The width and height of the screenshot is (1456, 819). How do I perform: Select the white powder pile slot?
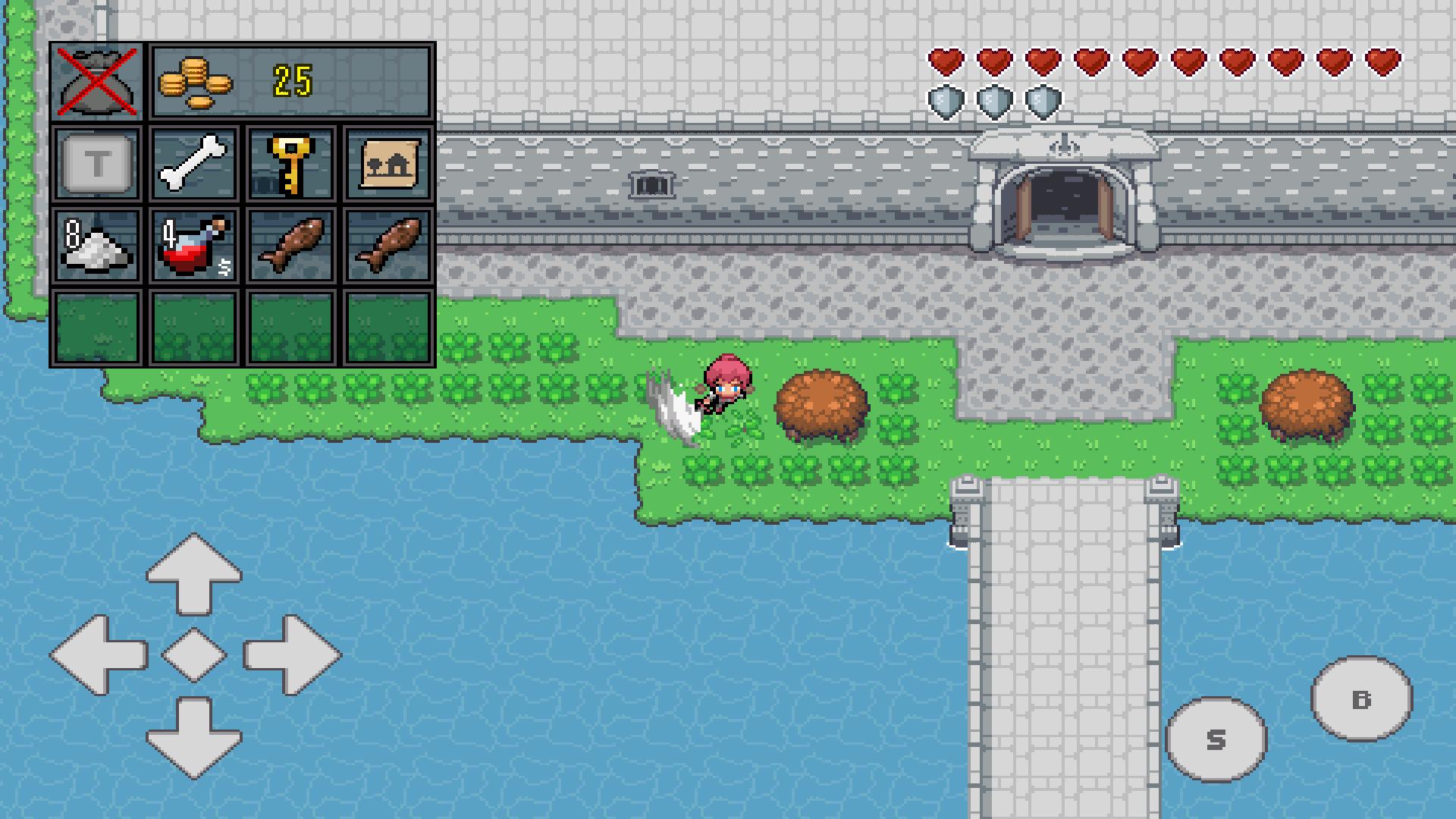(x=97, y=246)
